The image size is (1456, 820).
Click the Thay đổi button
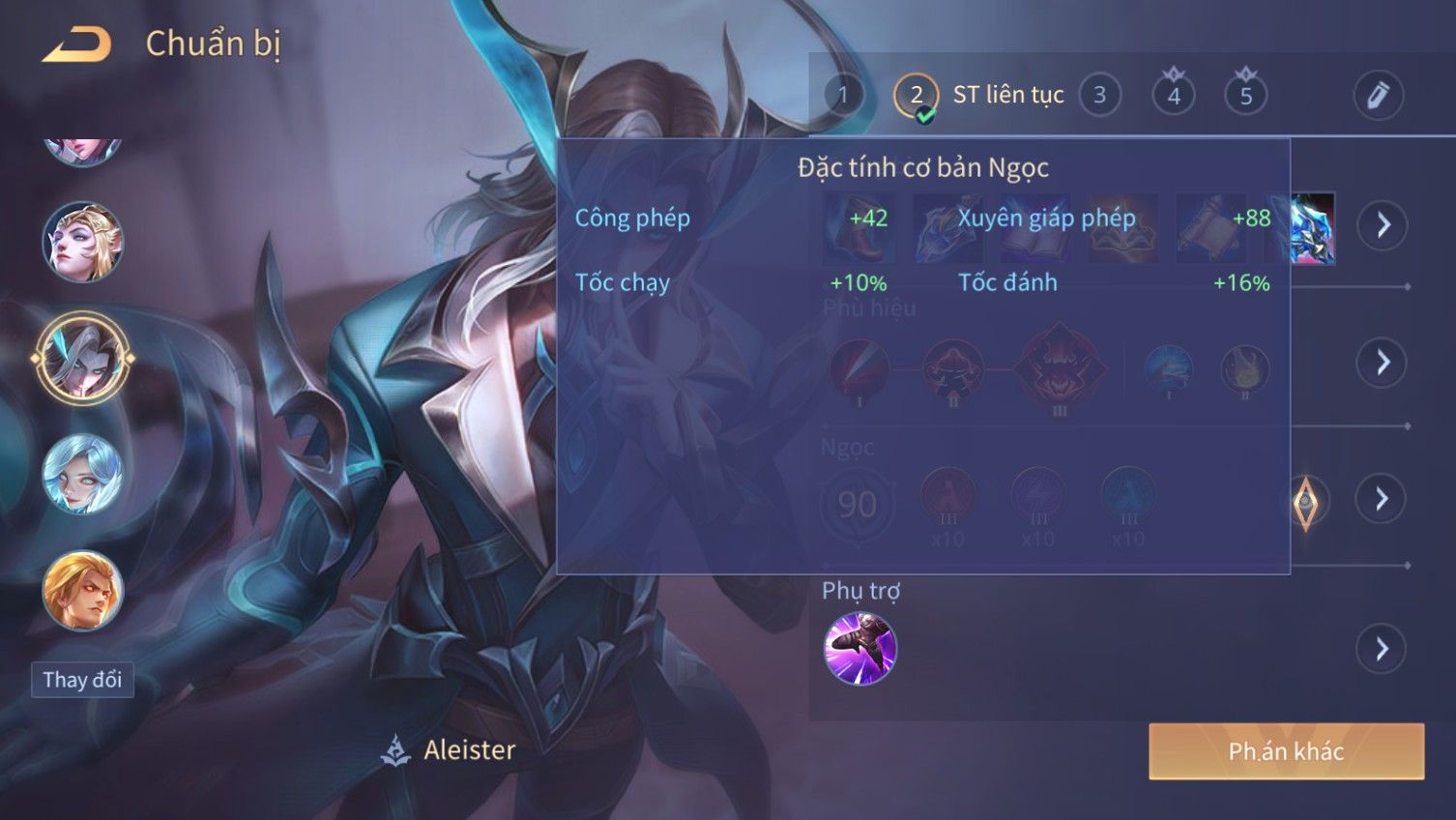82,680
